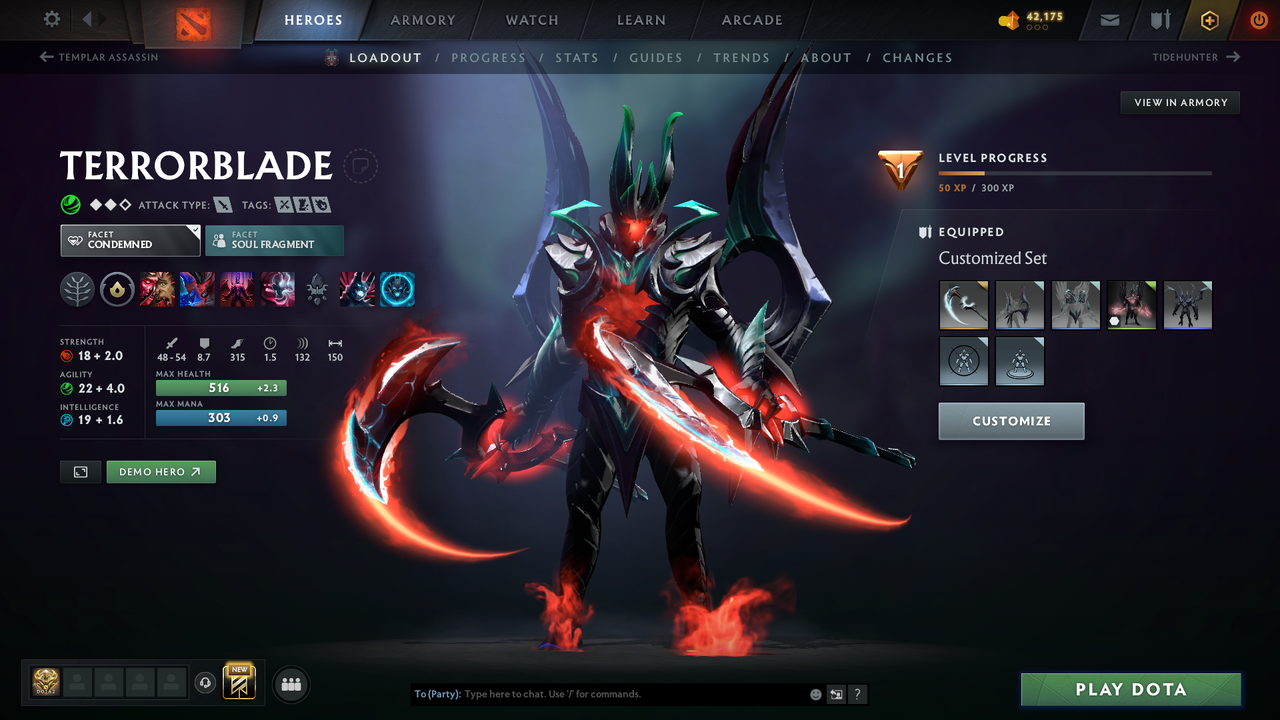1280x720 pixels.
Task: Select the Metamorphosis ability icon
Action: pyautogui.click(x=237, y=289)
